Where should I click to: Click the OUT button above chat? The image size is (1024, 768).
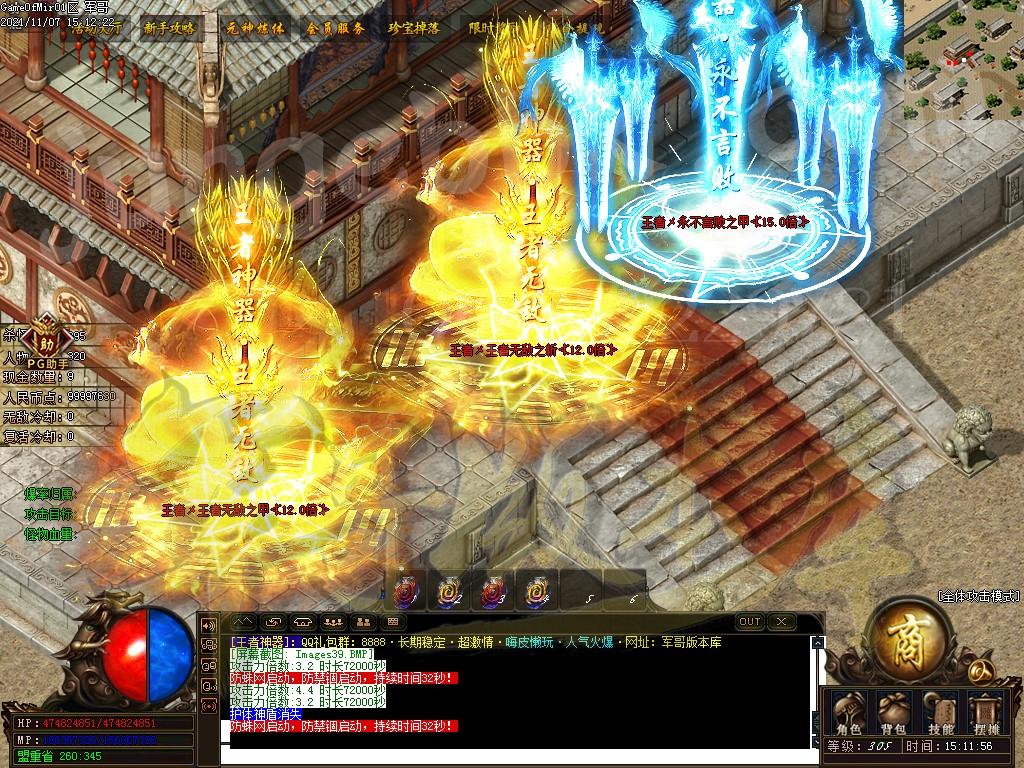[x=749, y=621]
